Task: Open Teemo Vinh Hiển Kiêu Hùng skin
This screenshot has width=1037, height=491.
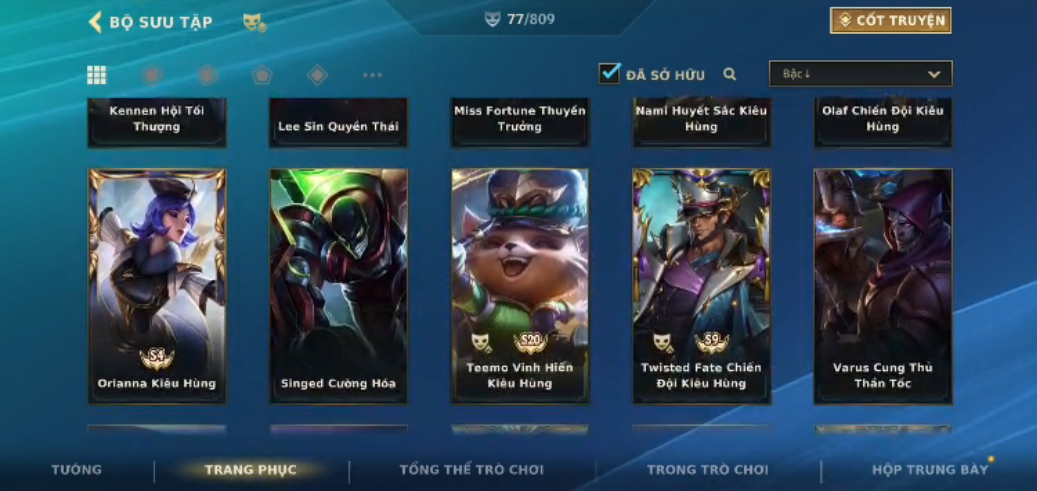Action: pos(520,285)
